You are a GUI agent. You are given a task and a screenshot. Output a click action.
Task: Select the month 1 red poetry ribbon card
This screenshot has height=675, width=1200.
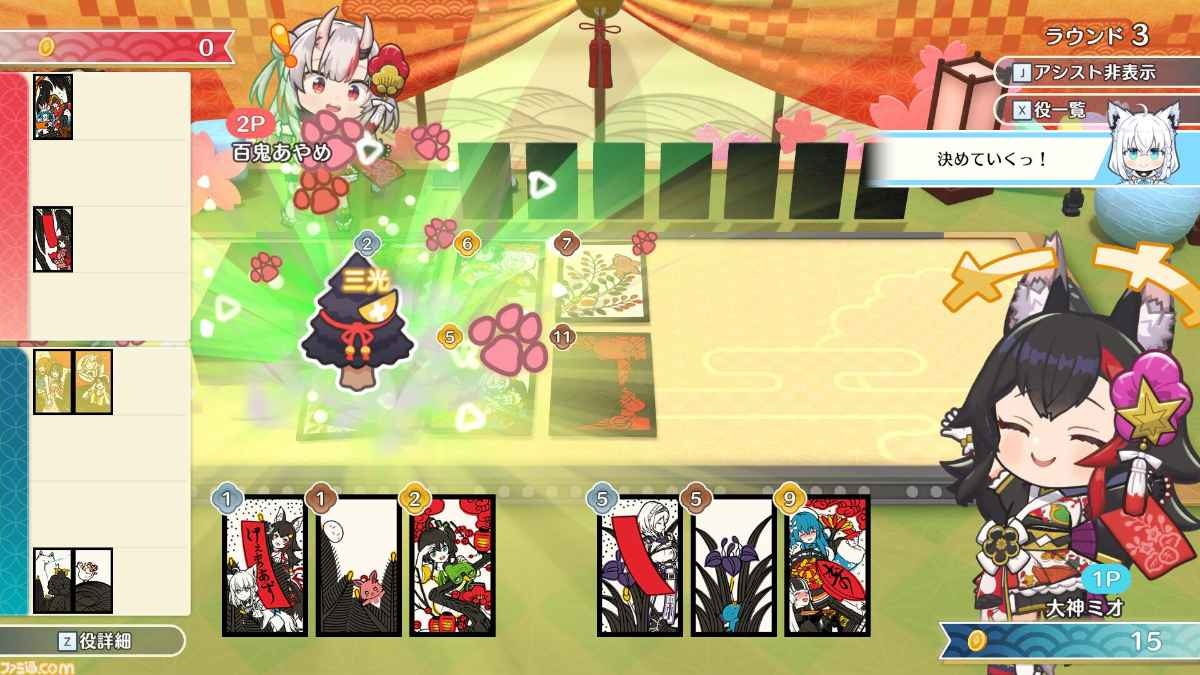tap(264, 566)
